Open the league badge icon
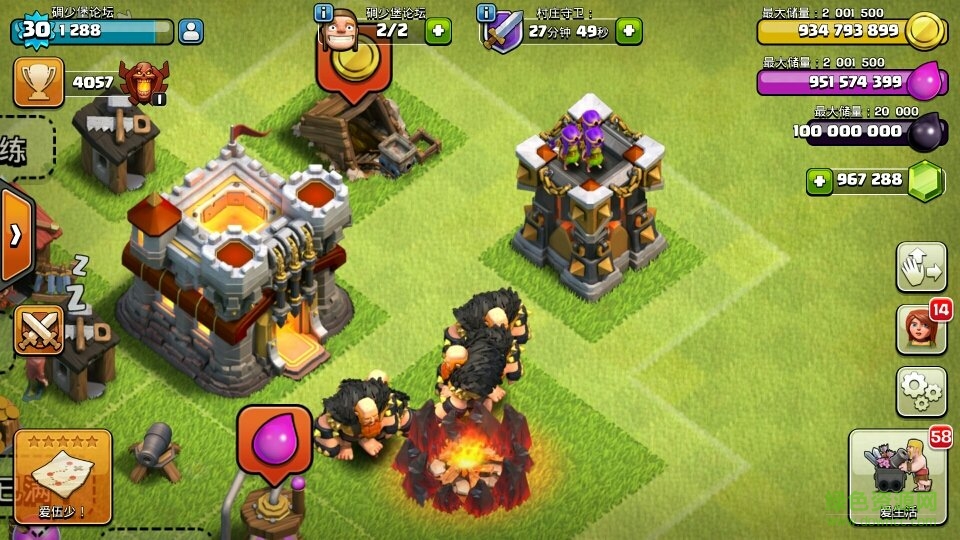Viewport: 960px width, 540px height. 142,82
